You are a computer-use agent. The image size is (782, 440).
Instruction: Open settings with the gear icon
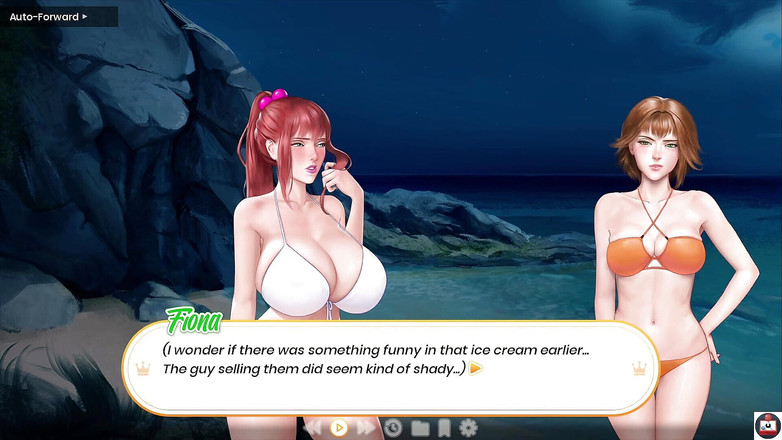[x=468, y=428]
